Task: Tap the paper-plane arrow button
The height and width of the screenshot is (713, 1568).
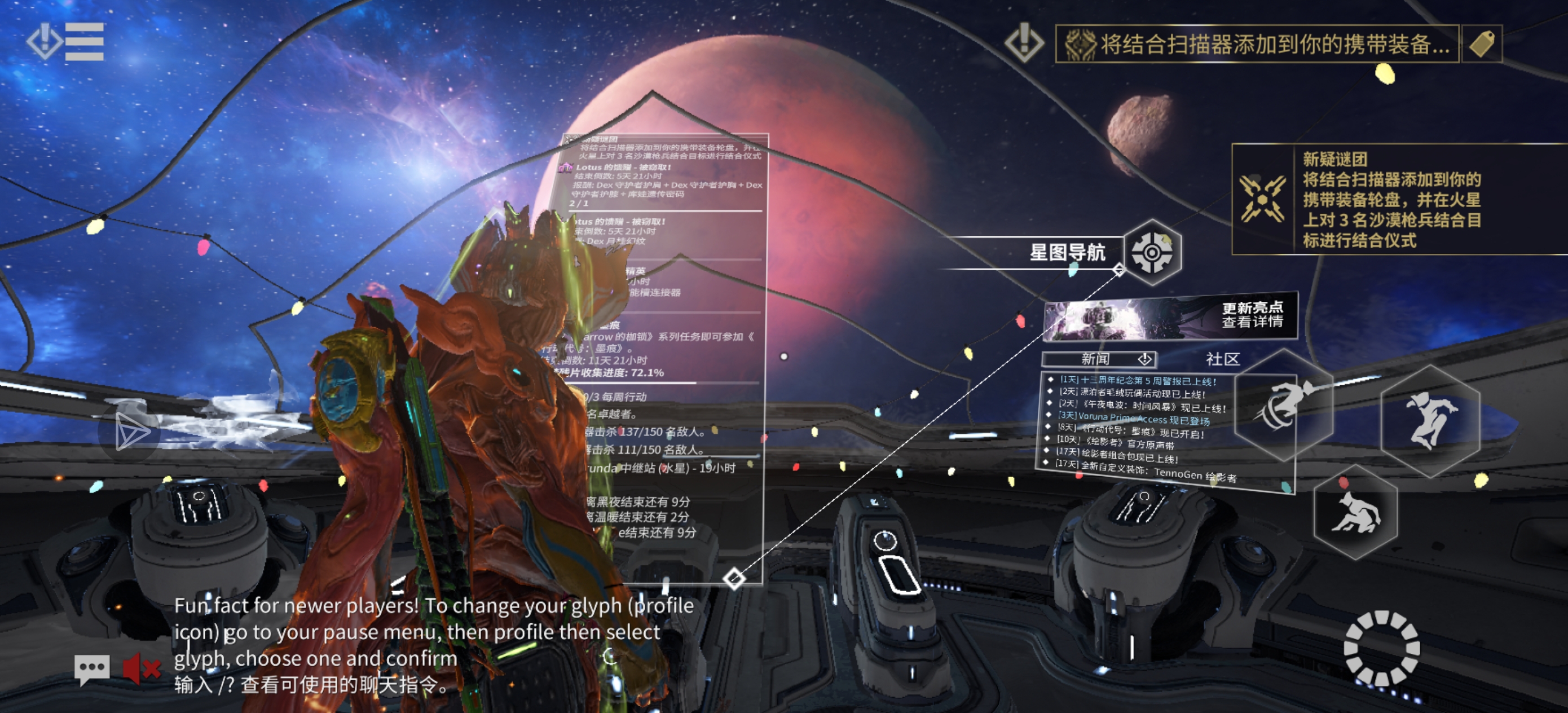Action: (x=131, y=432)
